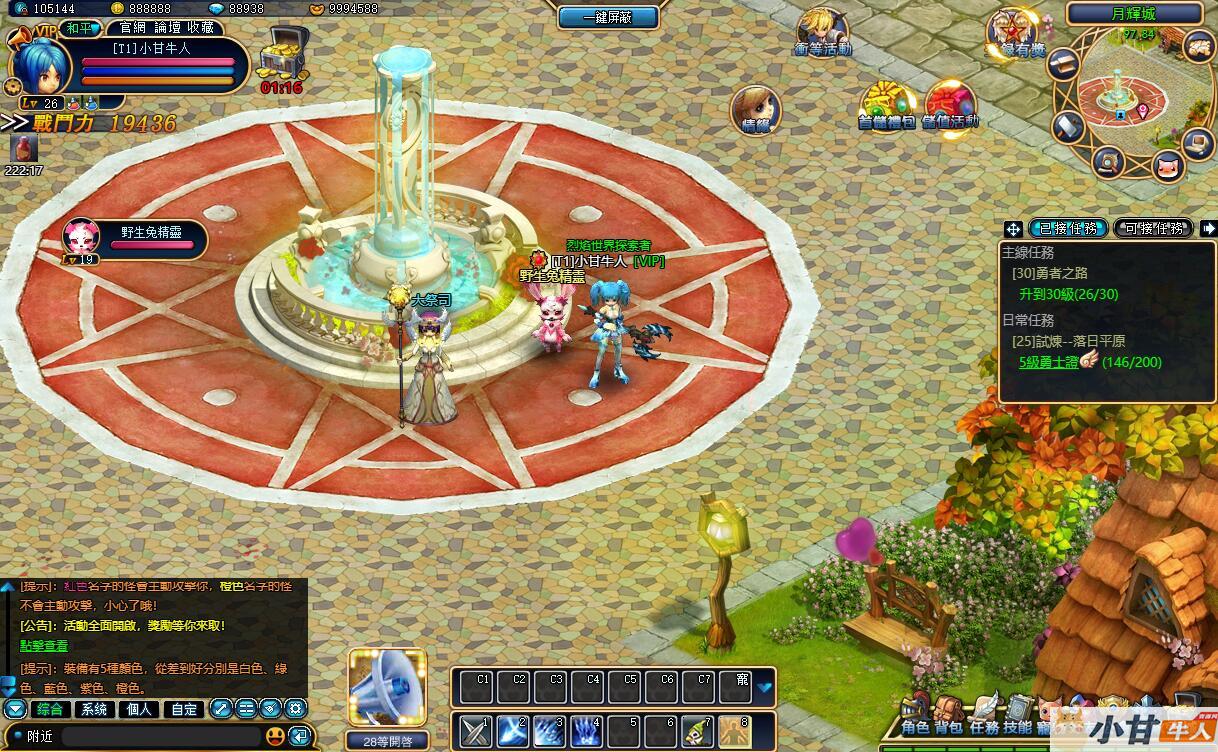Use the skill in hotbar slot 3

549,731
